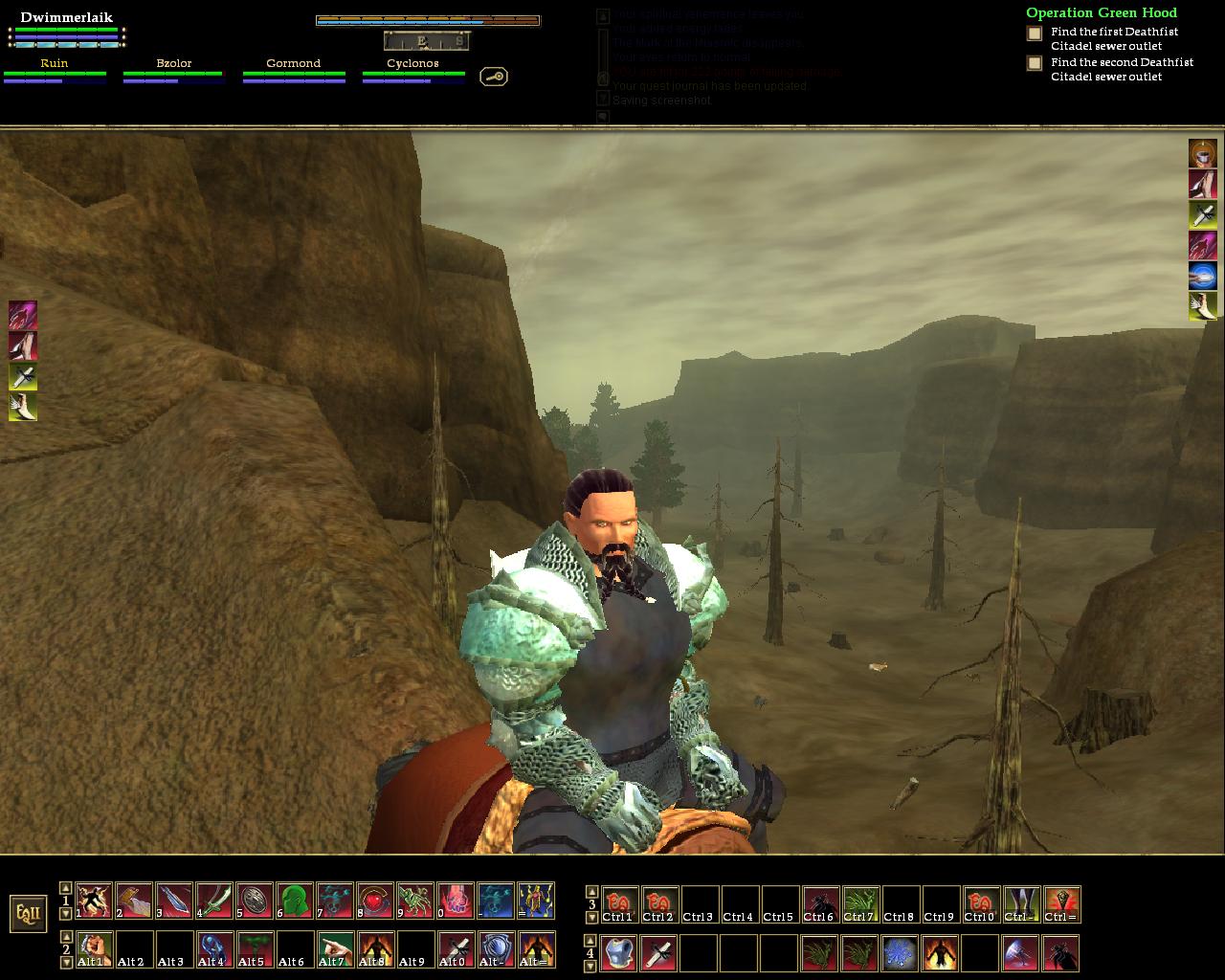The width and height of the screenshot is (1225, 980).
Task: Select party member Gormond
Action: pyautogui.click(x=293, y=64)
